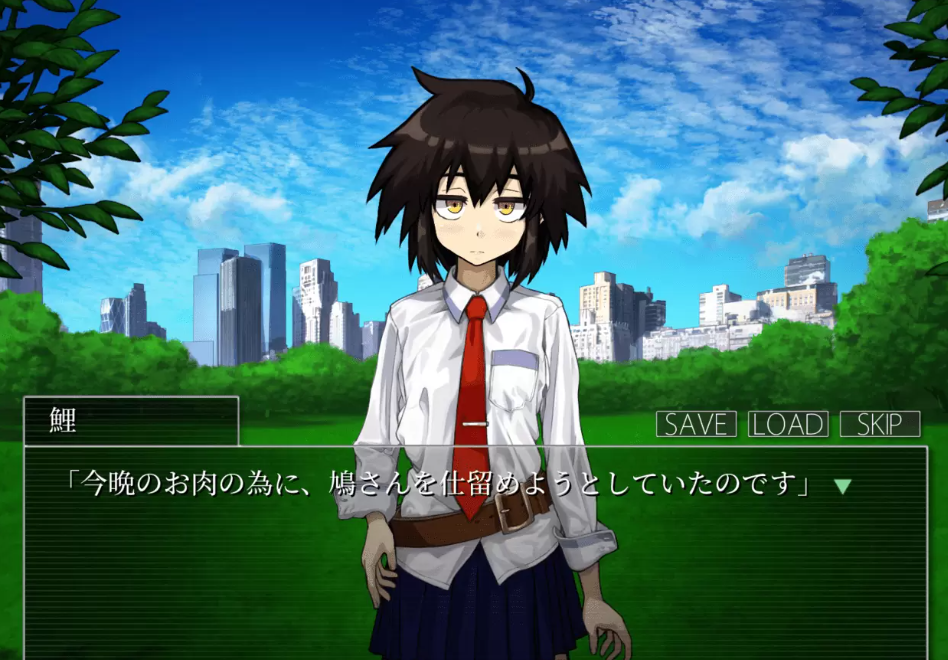This screenshot has width=948, height=660.
Task: Open the LOAD menu
Action: [788, 424]
